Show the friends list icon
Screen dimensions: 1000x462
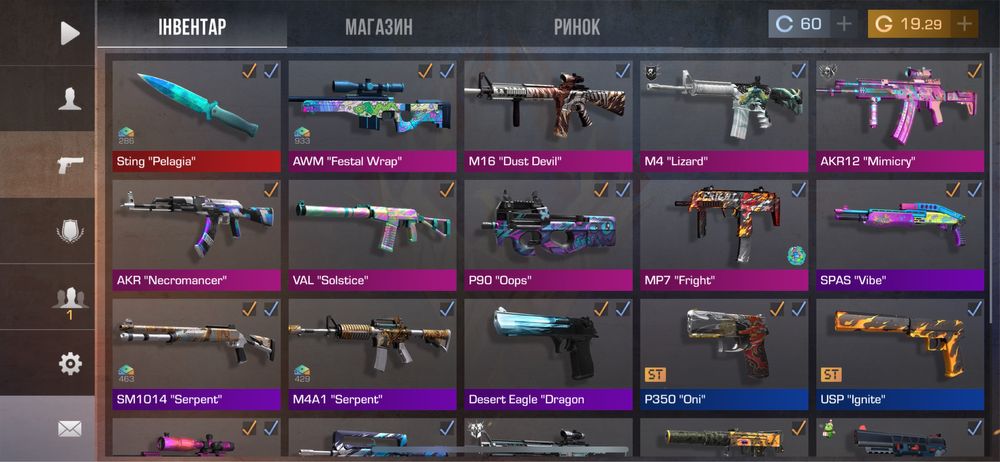click(69, 298)
